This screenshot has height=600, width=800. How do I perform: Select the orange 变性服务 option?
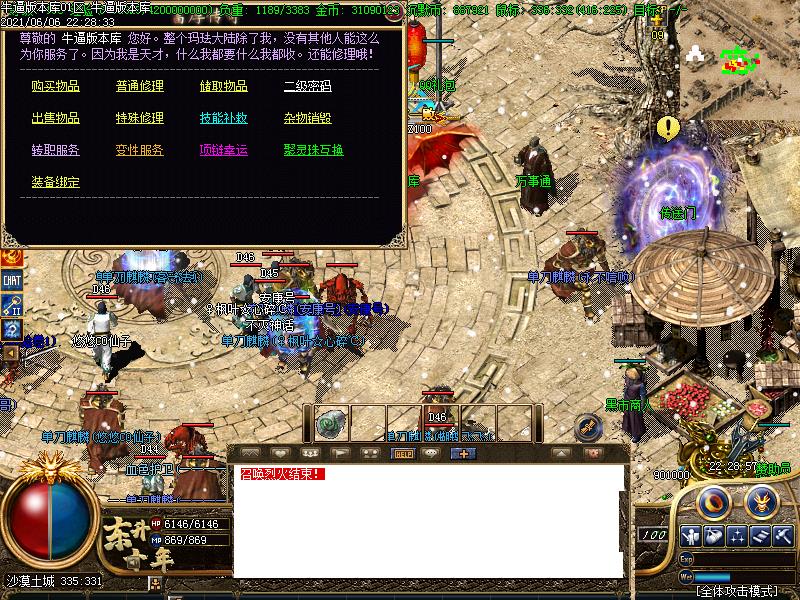pos(139,151)
